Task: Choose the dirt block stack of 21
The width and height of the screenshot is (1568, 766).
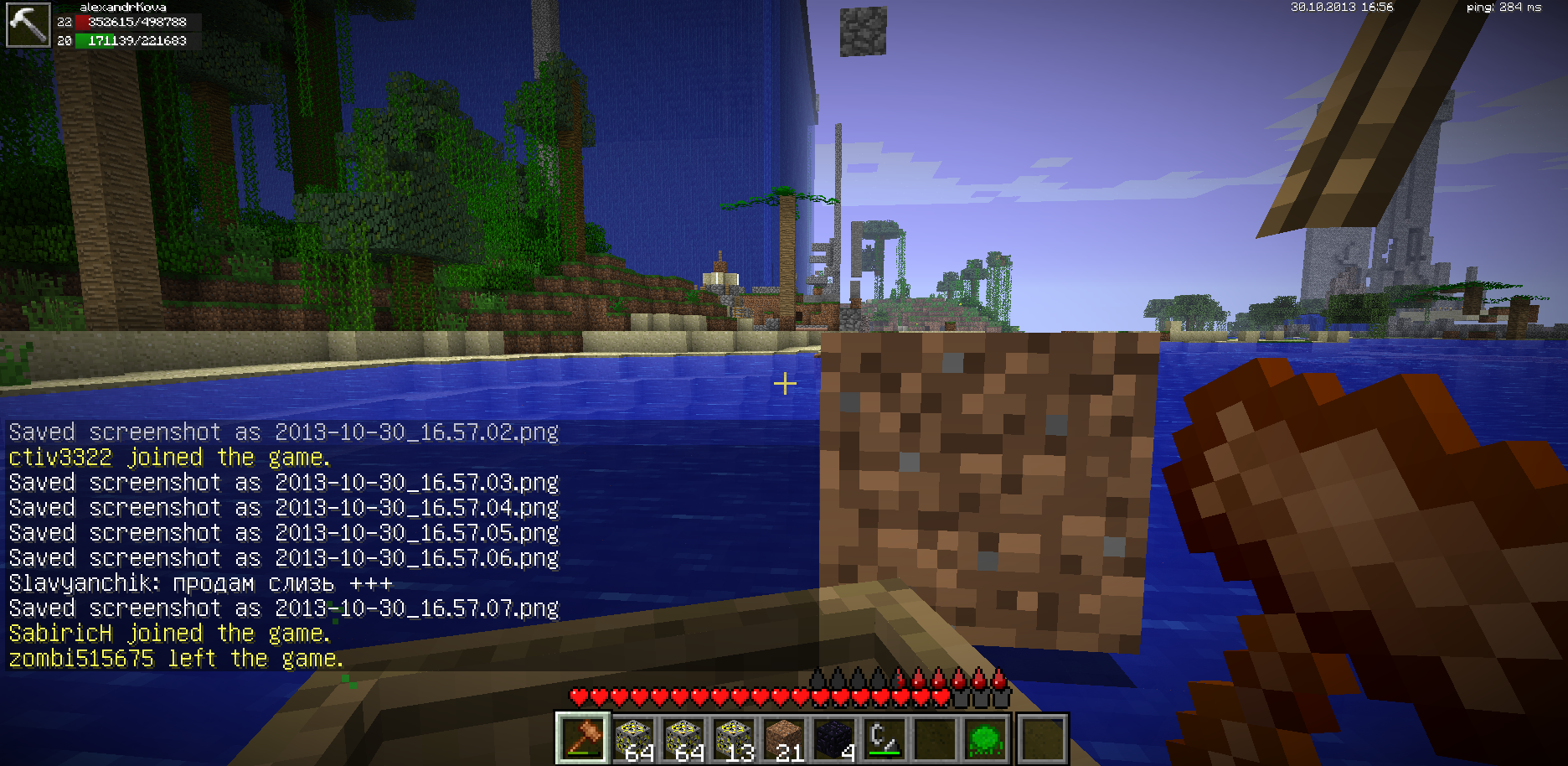Action: [x=785, y=738]
